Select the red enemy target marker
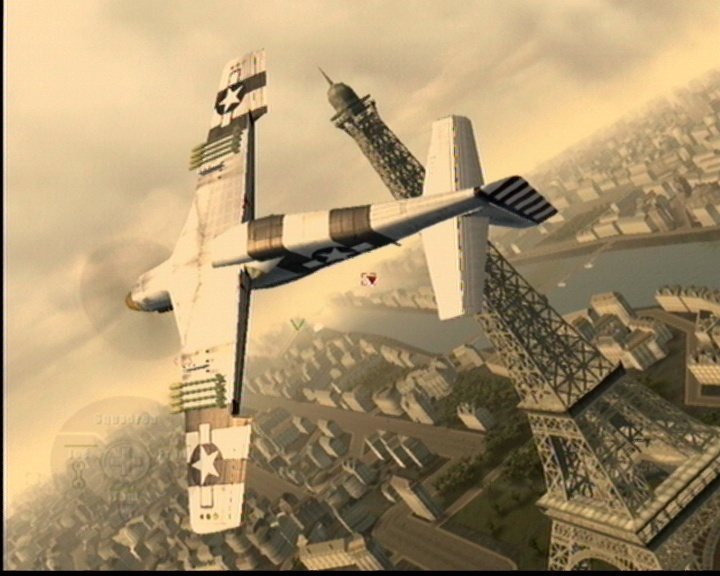Image resolution: width=720 pixels, height=576 pixels. click(x=371, y=279)
